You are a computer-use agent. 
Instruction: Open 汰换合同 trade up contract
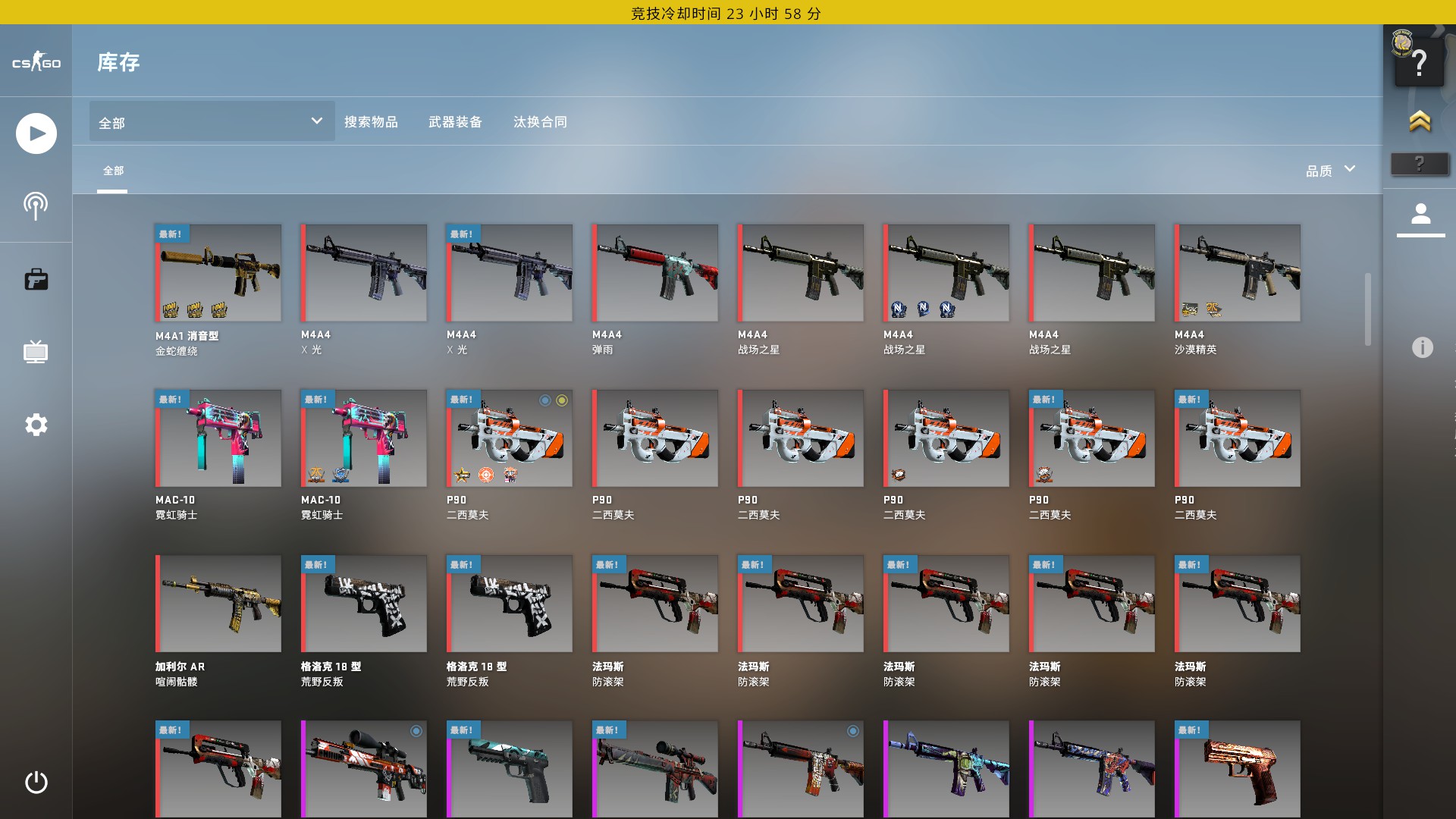(541, 122)
